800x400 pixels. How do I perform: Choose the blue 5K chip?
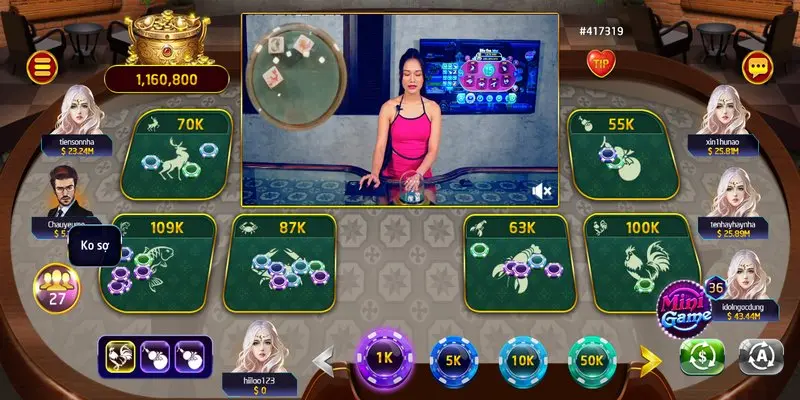tap(452, 358)
